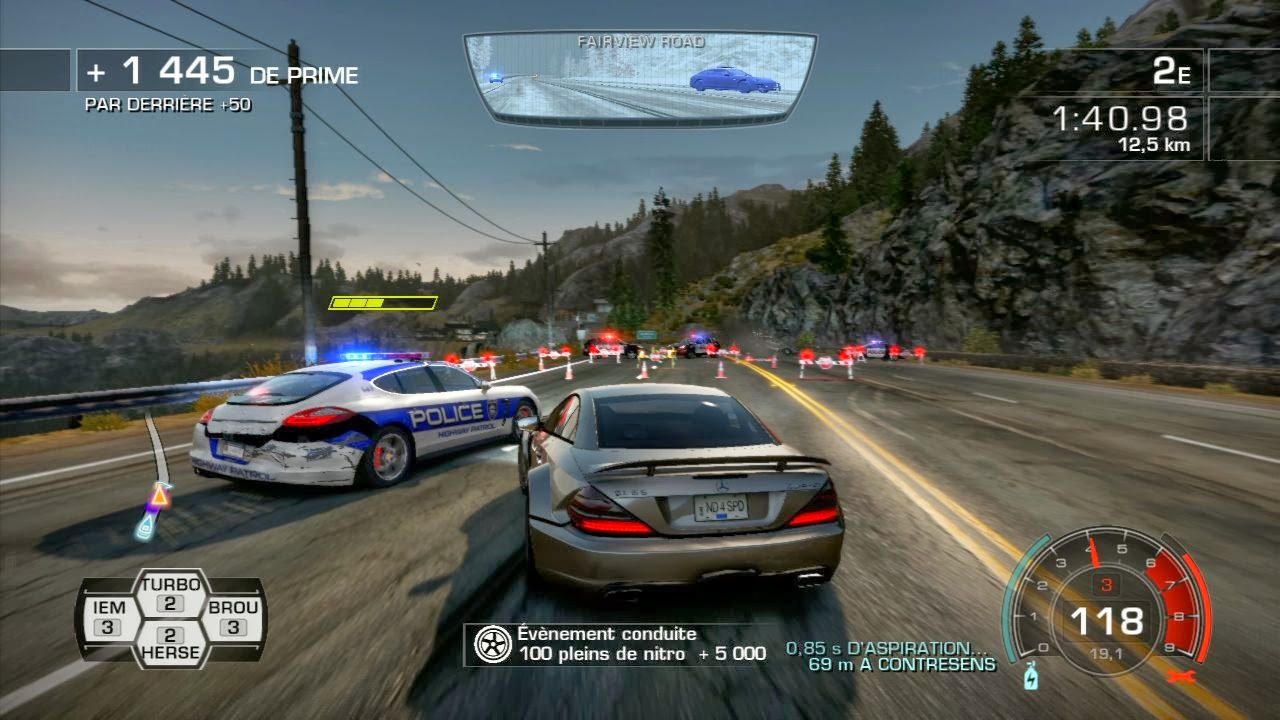Select the IEM weapon slot
The height and width of the screenshot is (720, 1280).
click(x=109, y=617)
